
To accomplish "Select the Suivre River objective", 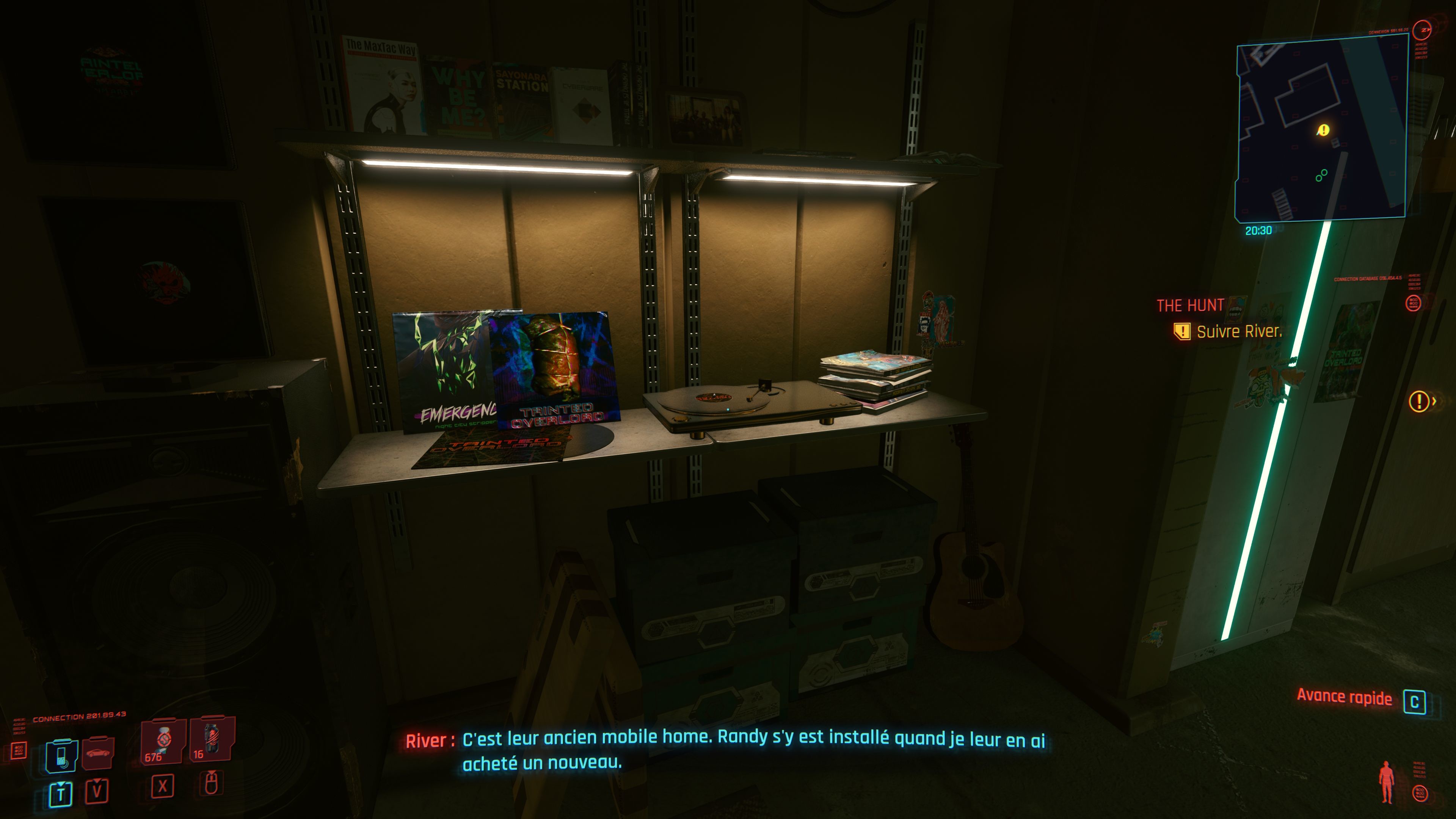I will pos(1238,332).
